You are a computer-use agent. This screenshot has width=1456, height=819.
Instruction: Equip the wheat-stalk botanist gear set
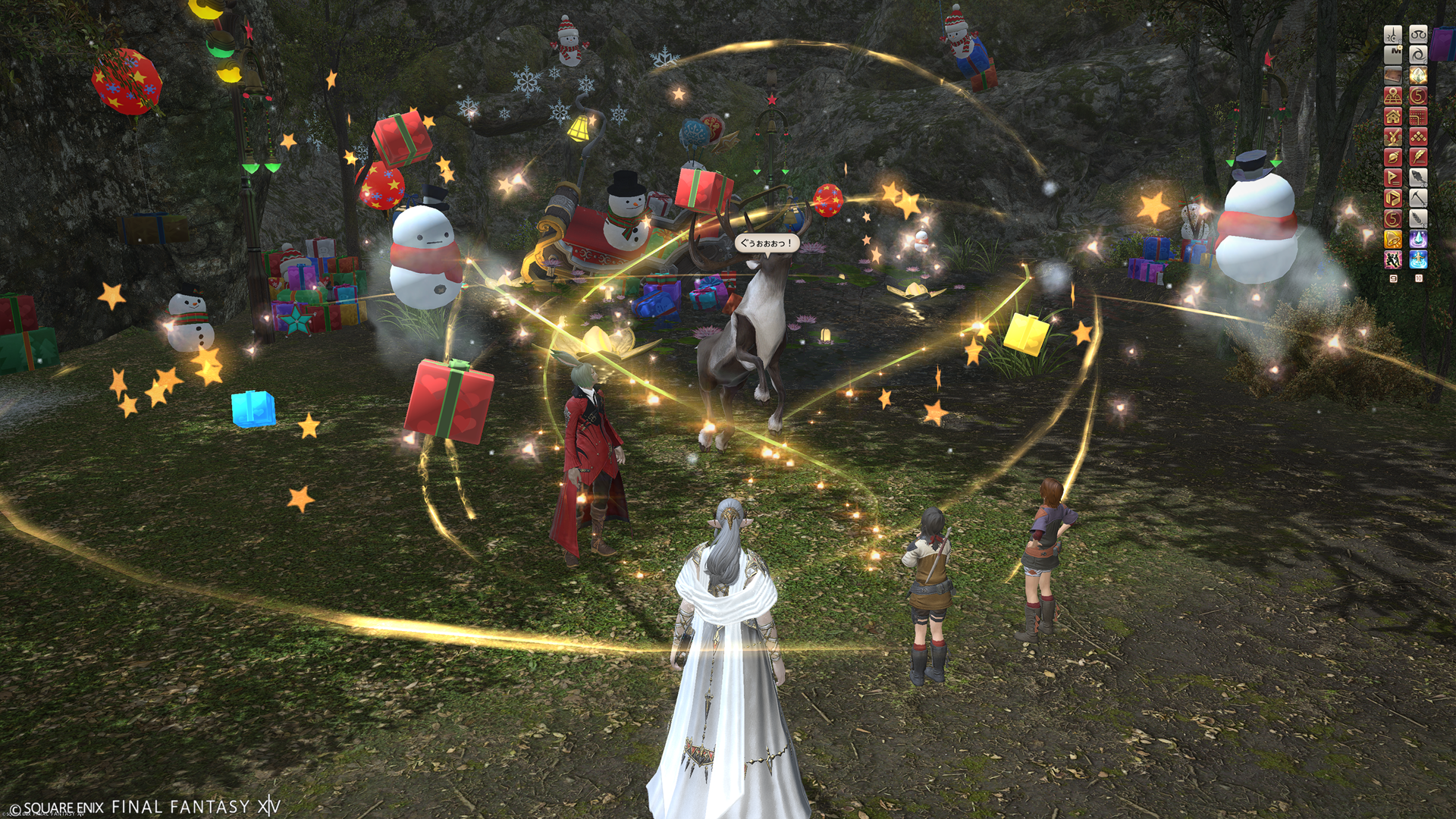point(1418,218)
